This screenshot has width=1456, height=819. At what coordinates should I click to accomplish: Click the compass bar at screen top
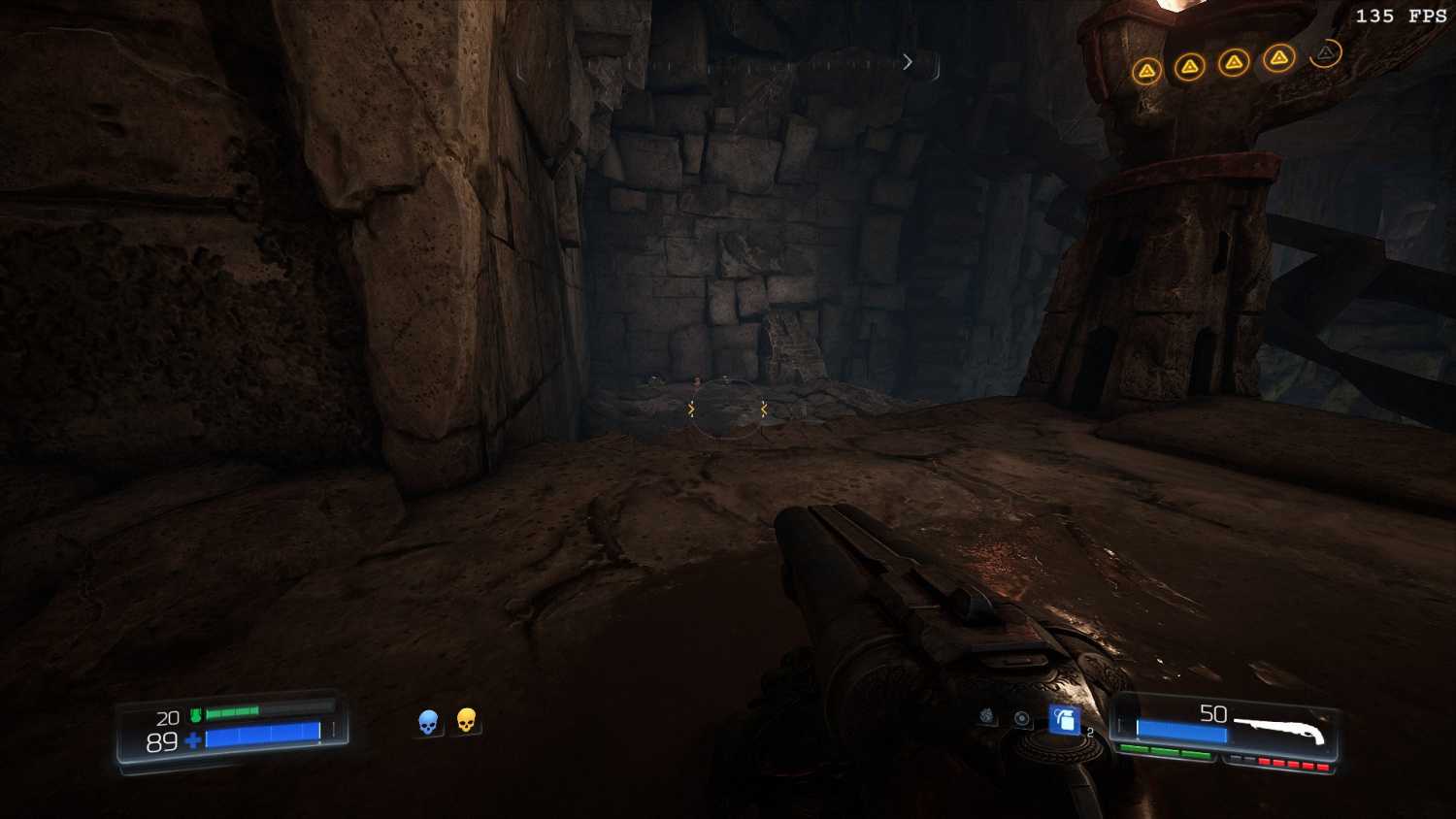pos(728,64)
